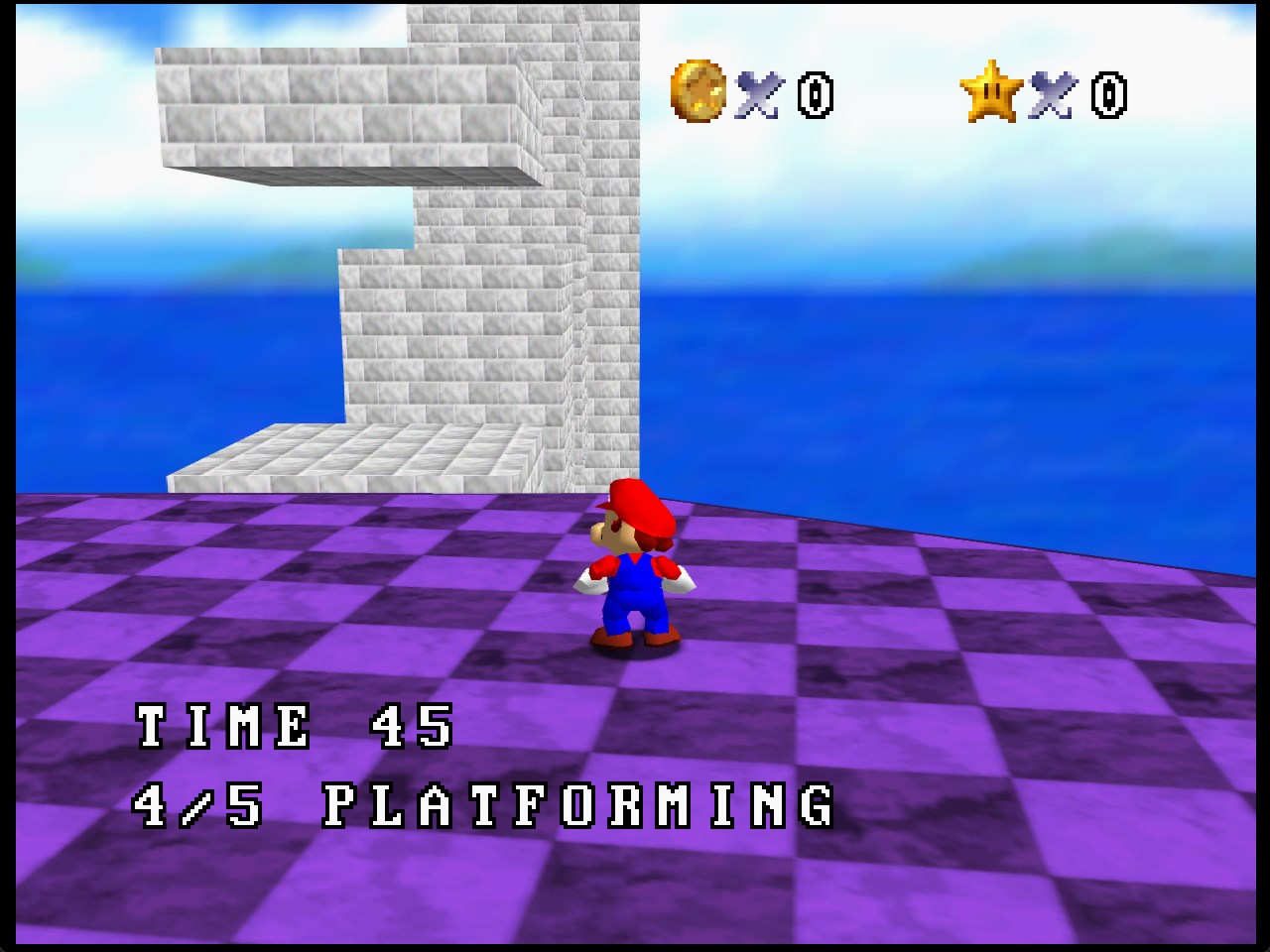Viewport: 1270px width, 952px height.
Task: Click the star counter showing 0
Action: 1108,96
